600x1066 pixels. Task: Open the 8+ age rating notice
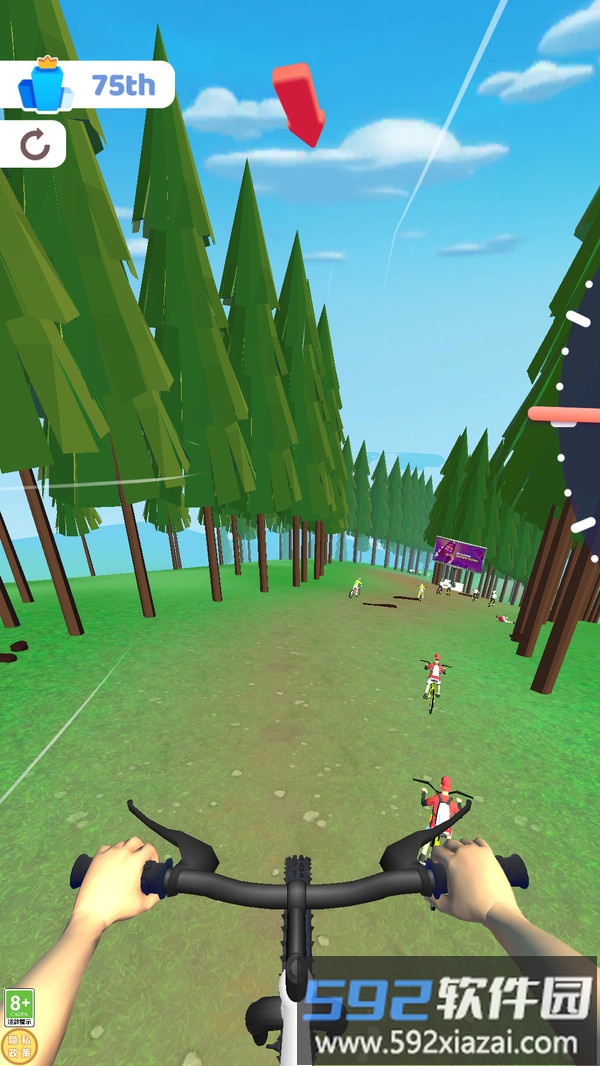[19, 1007]
